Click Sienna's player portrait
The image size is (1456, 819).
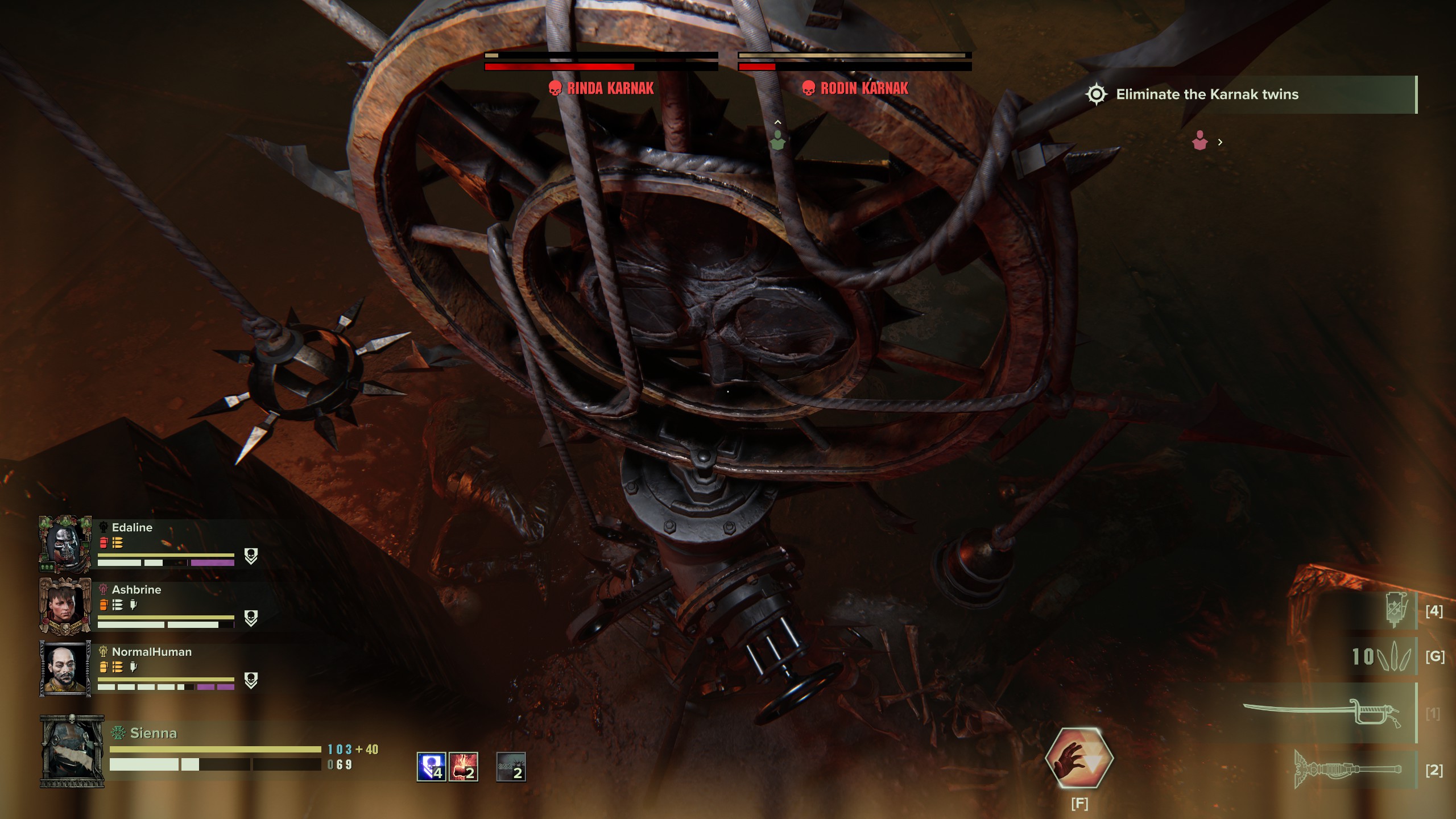(x=72, y=751)
